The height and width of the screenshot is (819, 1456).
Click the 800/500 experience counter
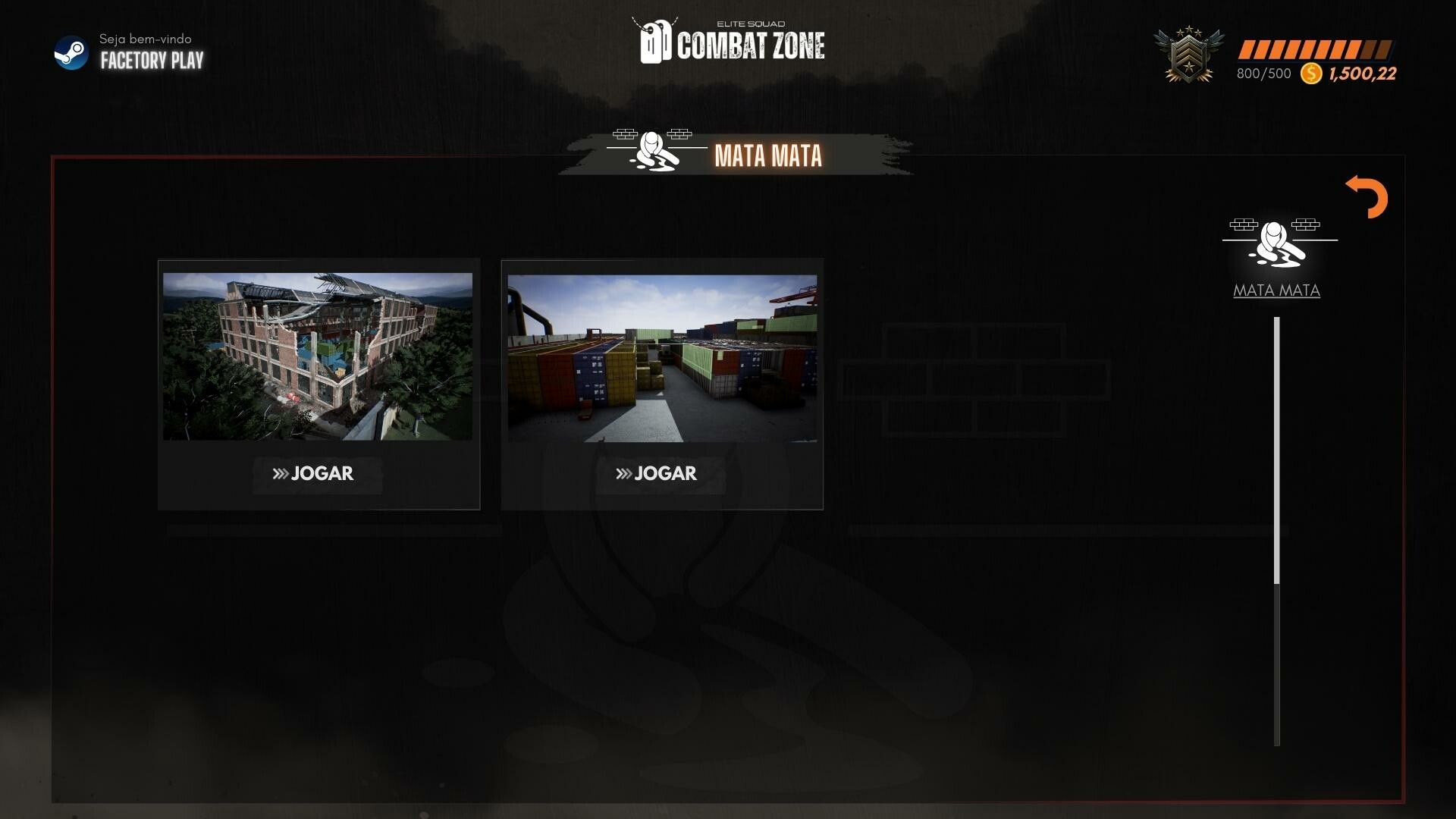(x=1262, y=74)
